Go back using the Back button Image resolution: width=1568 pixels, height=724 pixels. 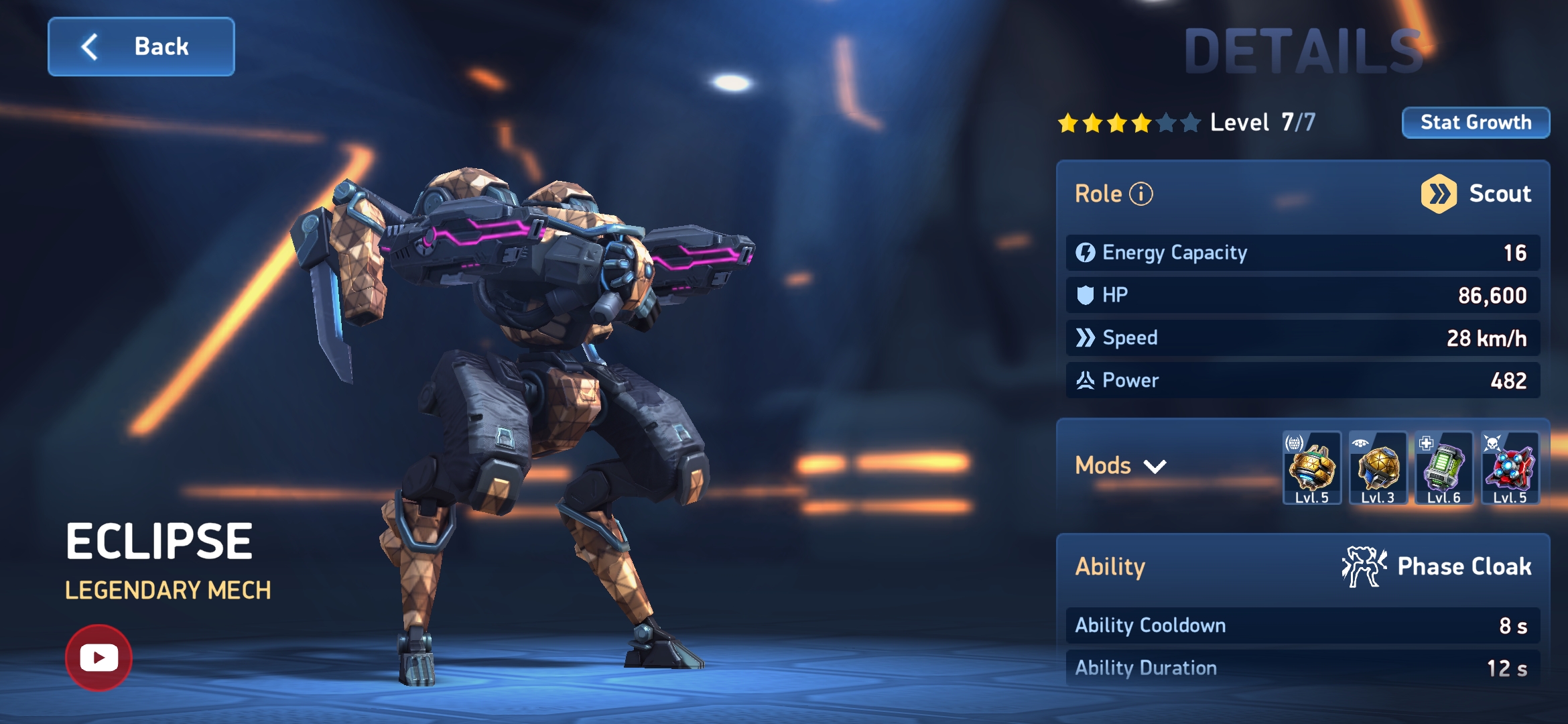click(141, 47)
